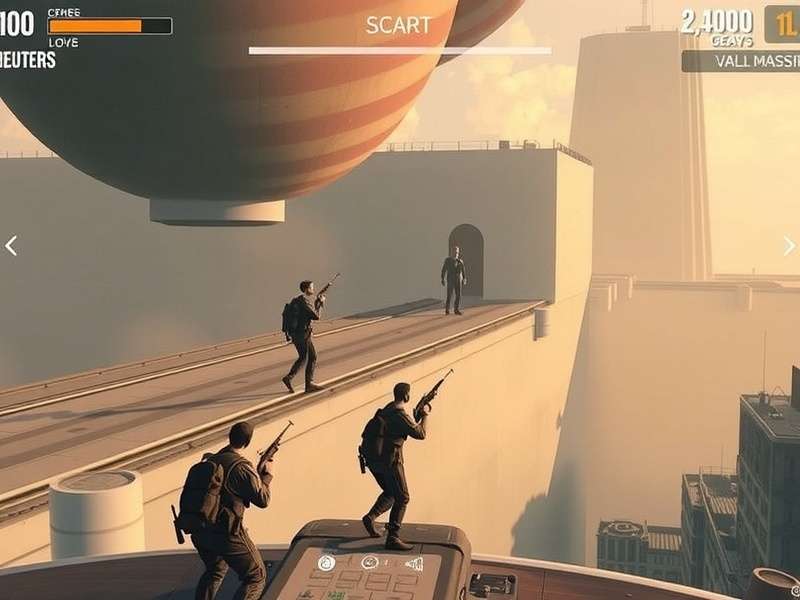Open the orange 1L badge

[x=783, y=24]
